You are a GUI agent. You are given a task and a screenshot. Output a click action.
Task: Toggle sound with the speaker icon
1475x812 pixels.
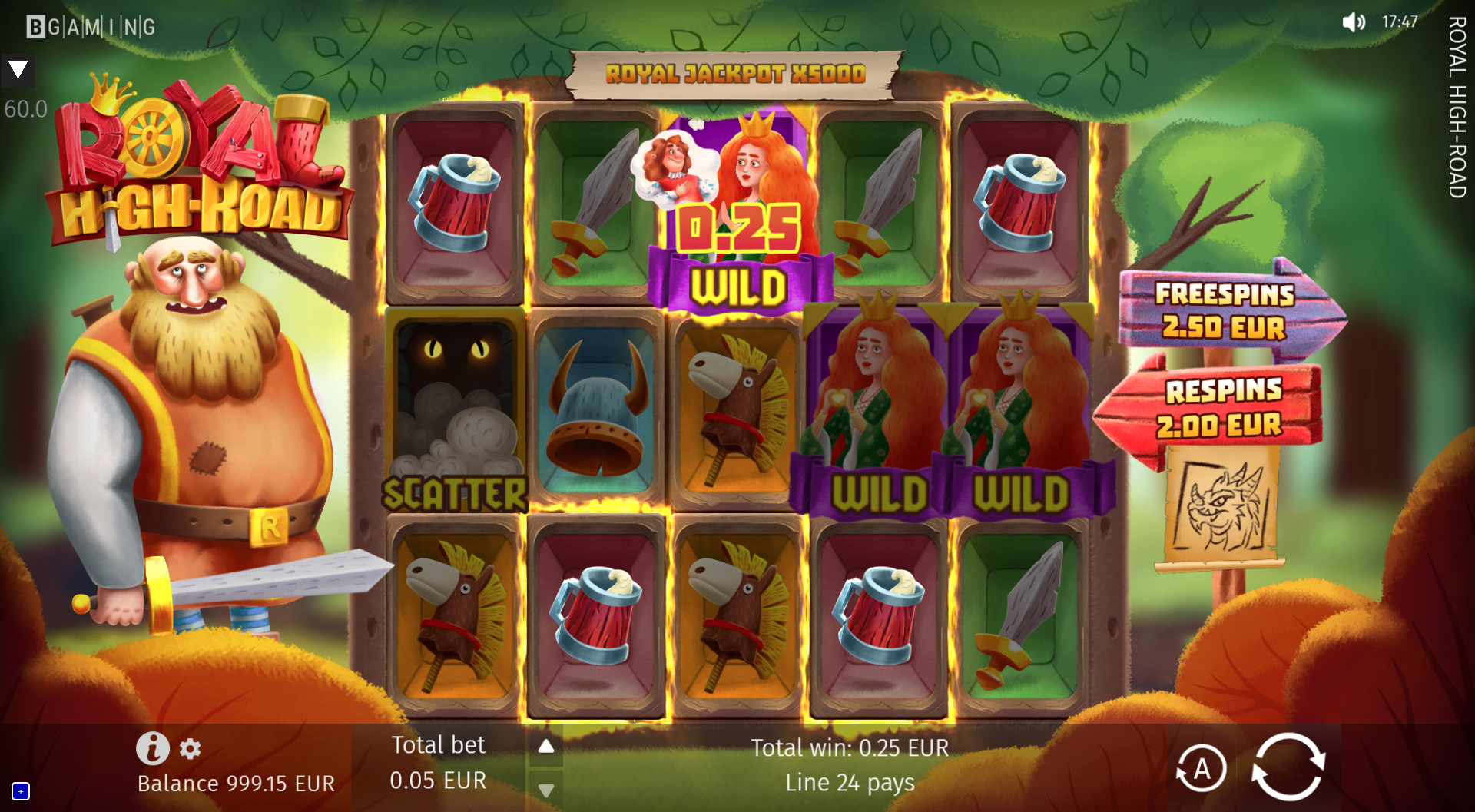1353,22
